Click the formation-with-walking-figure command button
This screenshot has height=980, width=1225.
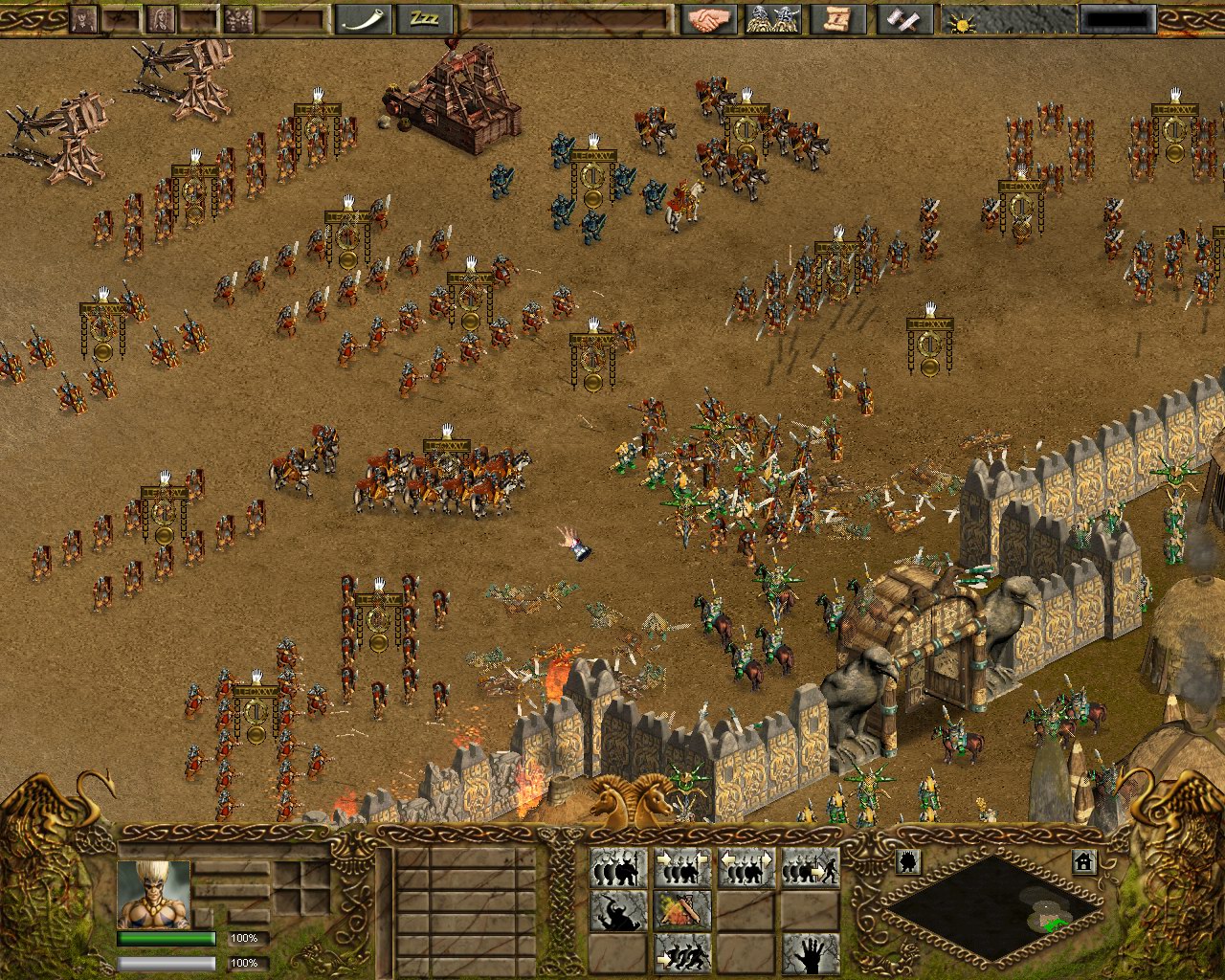coord(810,868)
